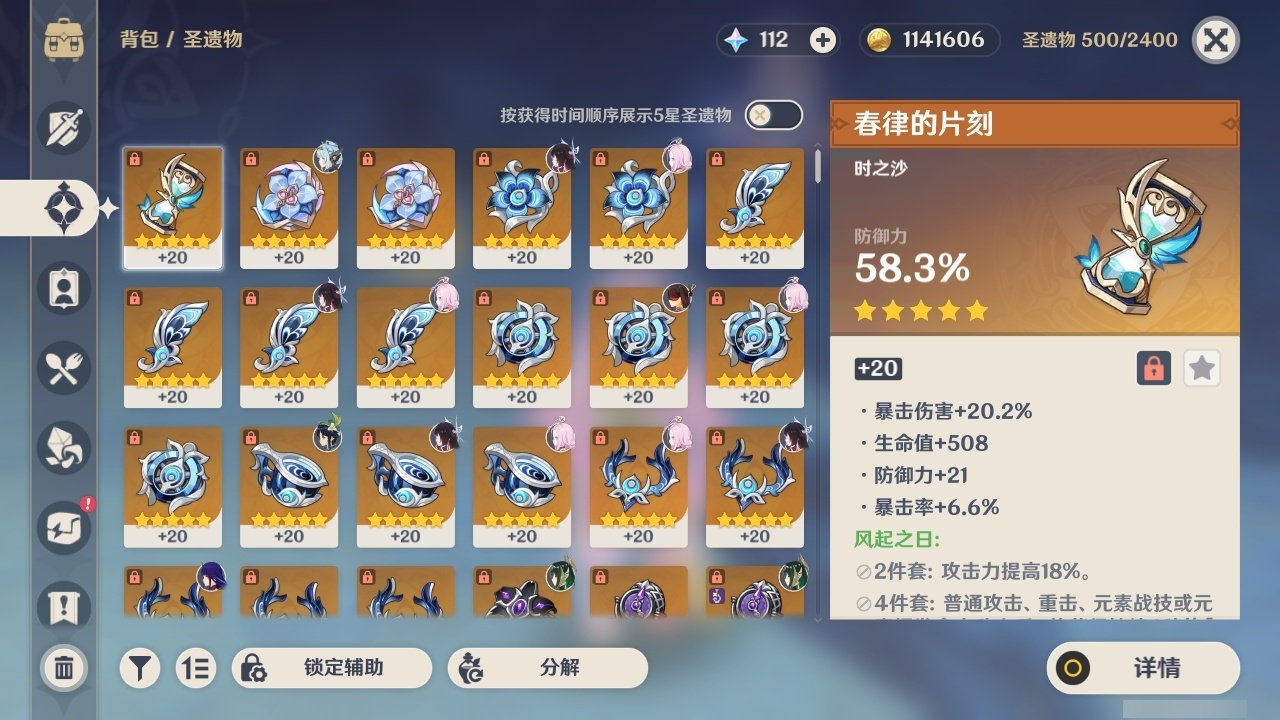Open the character profile section in the sidebar
The width and height of the screenshot is (1280, 720).
[63, 288]
